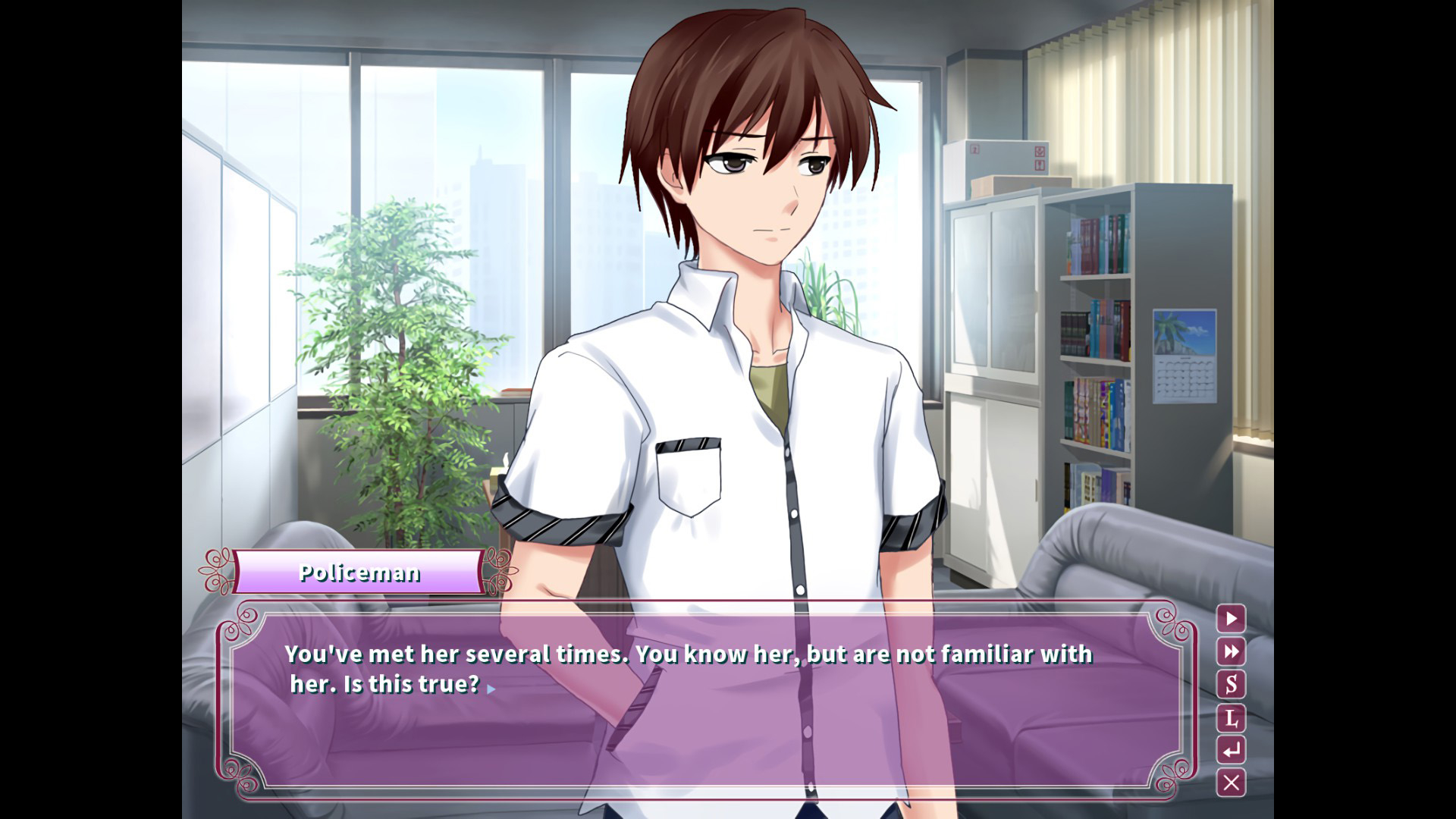Start auto-play with the play arrow button

tap(1231, 619)
